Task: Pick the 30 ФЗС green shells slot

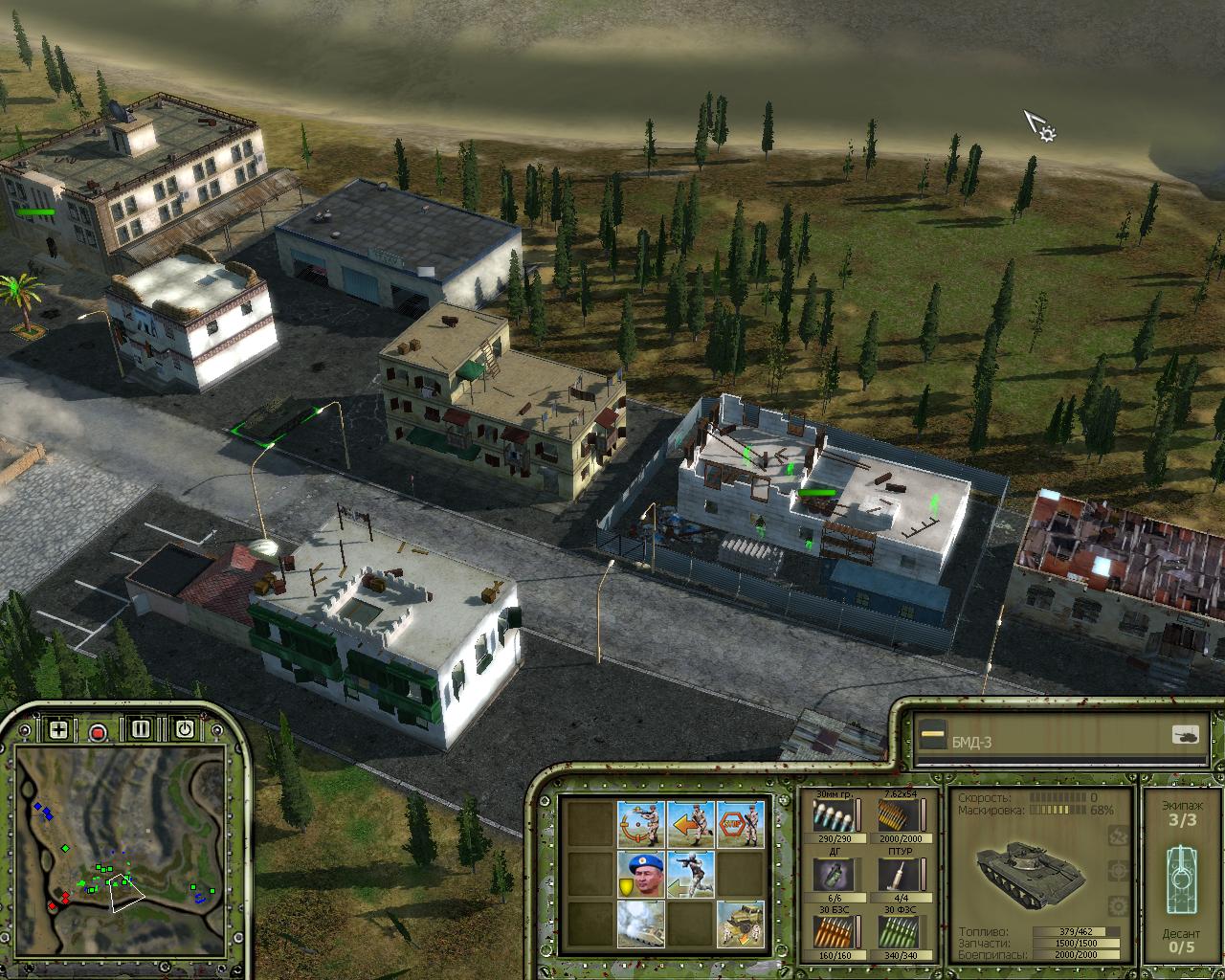Action: (898, 932)
